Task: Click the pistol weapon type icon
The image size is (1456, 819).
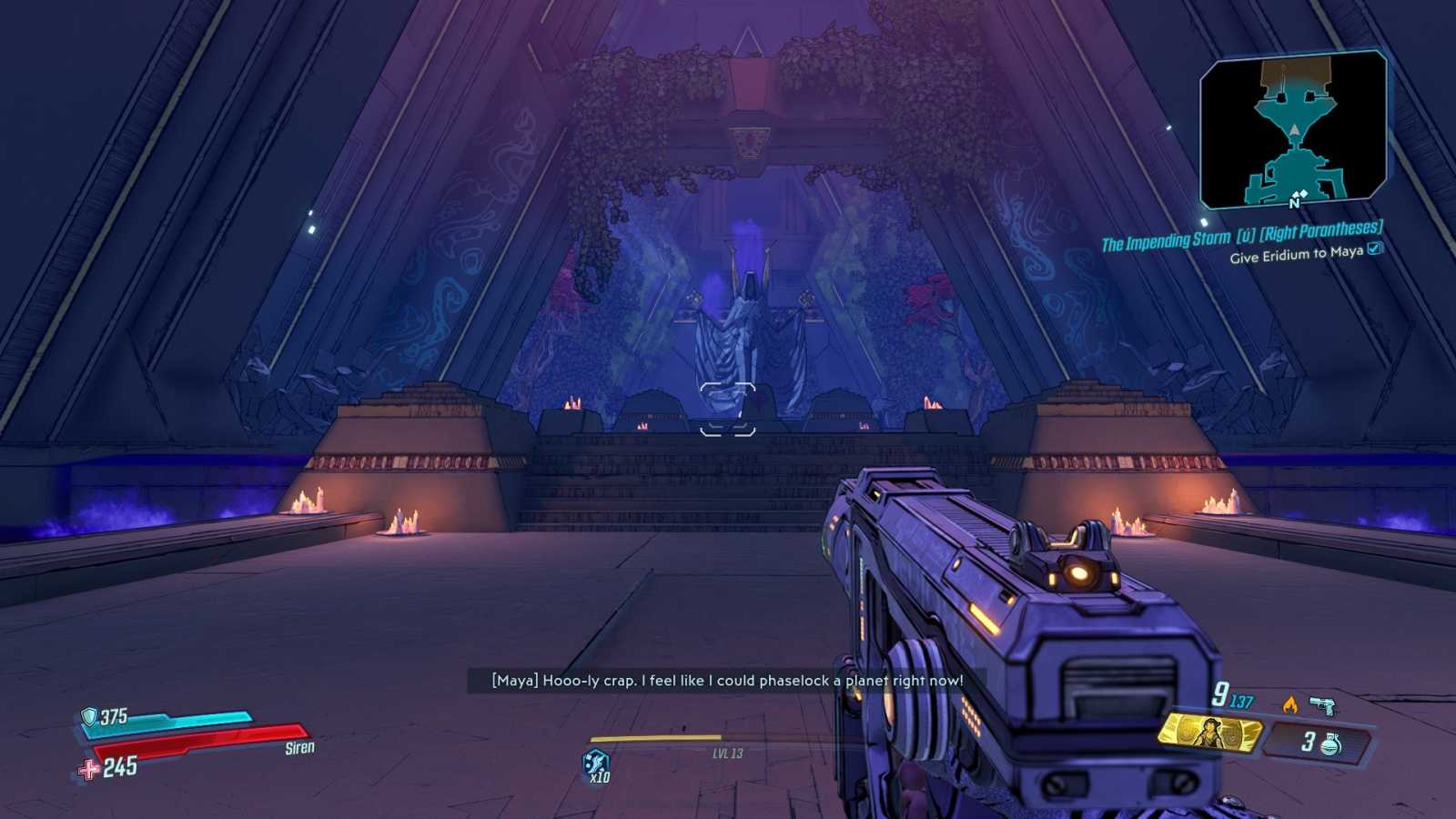Action: [1322, 703]
